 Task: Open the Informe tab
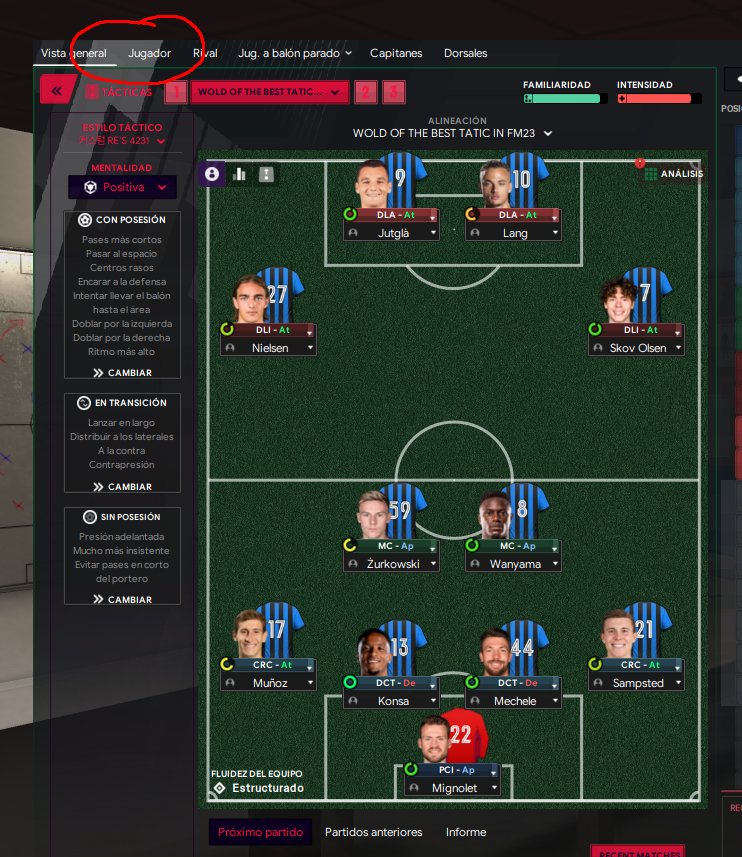466,832
